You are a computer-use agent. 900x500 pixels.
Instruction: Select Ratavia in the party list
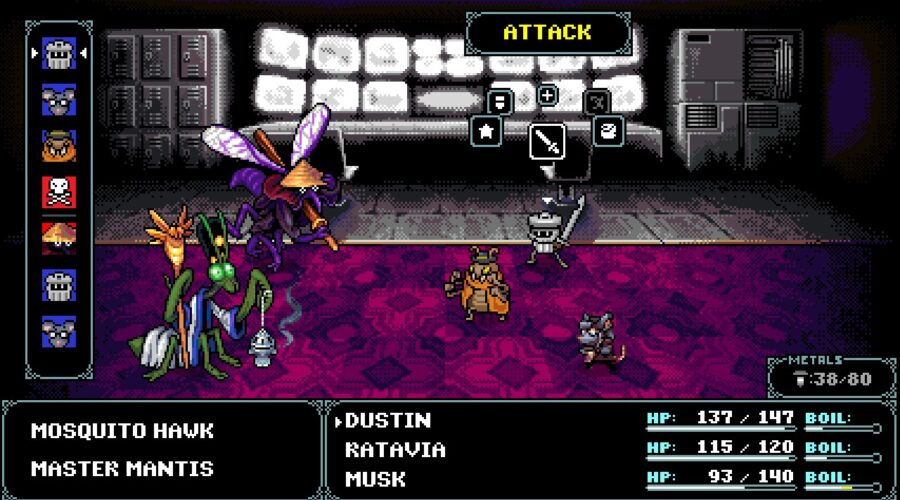[395, 449]
